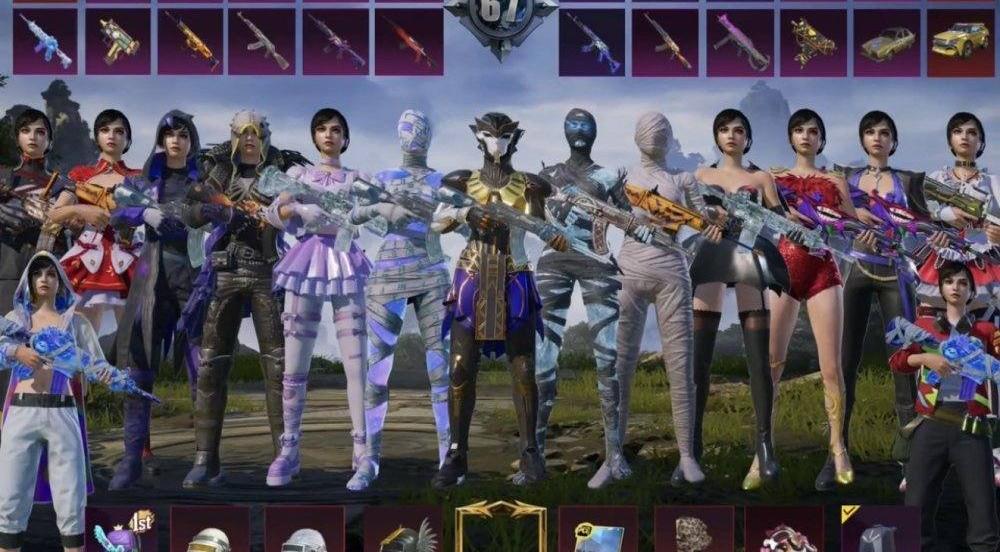
Task: Open the blue card item tile
Action: pyautogui.click(x=598, y=530)
